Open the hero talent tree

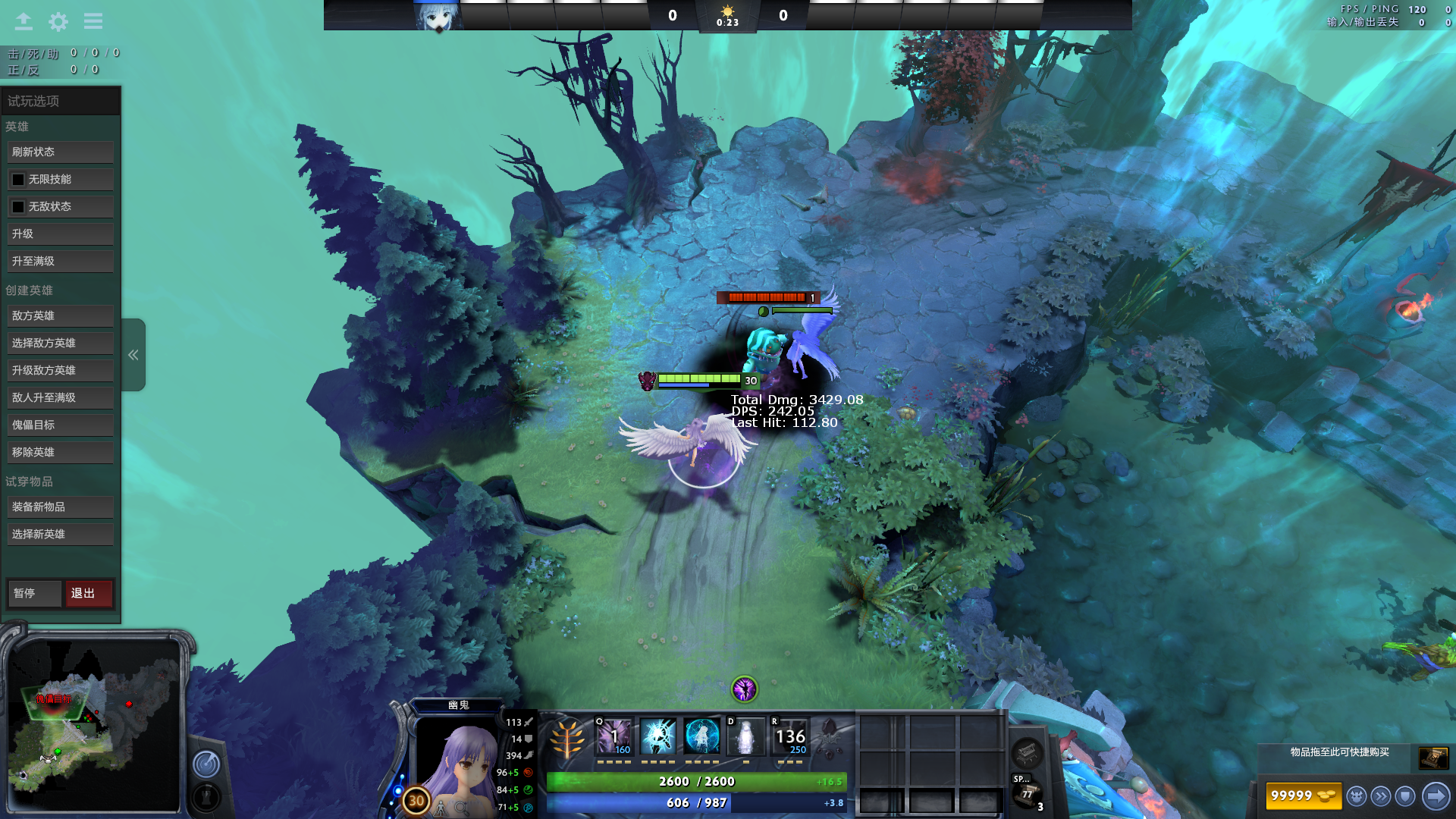click(x=566, y=739)
